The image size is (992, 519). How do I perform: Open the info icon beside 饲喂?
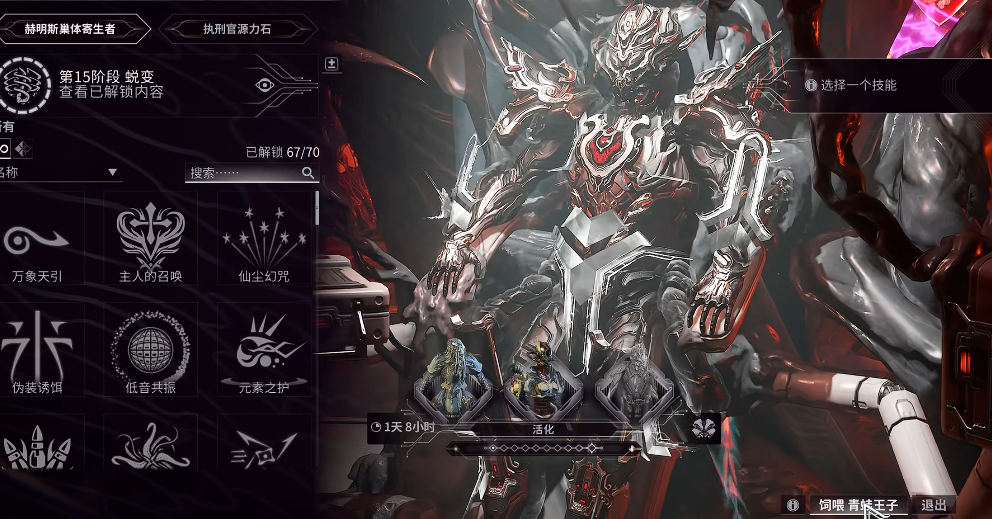coord(792,506)
